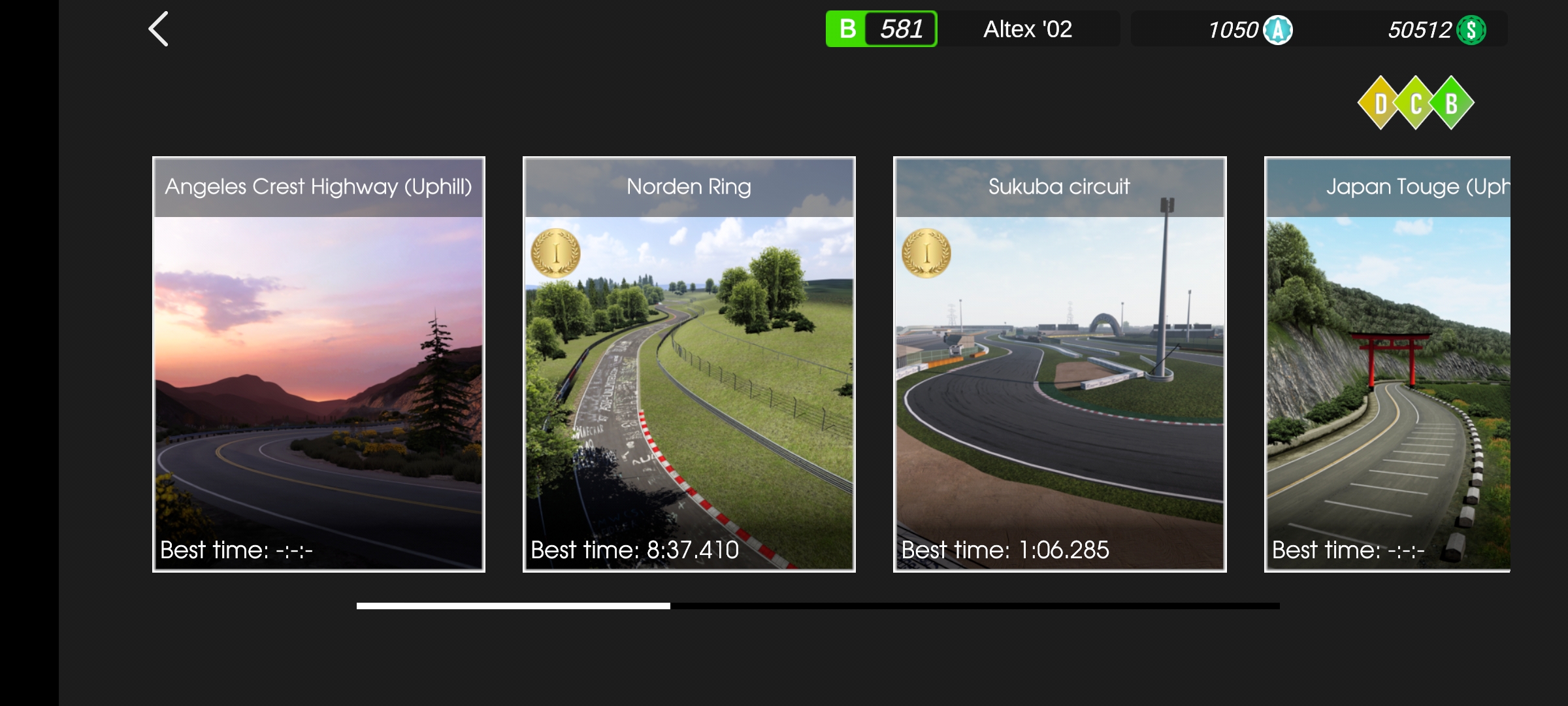Switch to the green B class diamond

click(1452, 103)
